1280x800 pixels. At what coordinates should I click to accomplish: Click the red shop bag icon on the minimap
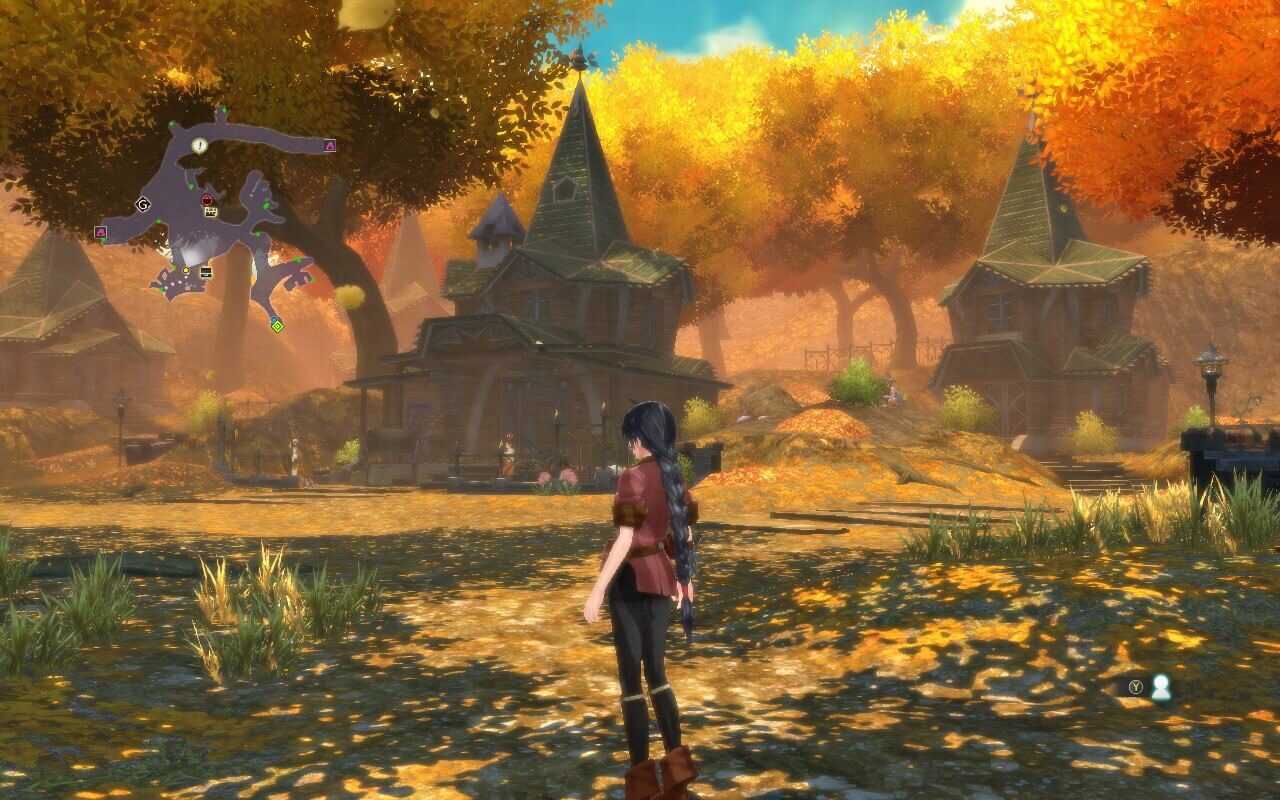pos(206,199)
